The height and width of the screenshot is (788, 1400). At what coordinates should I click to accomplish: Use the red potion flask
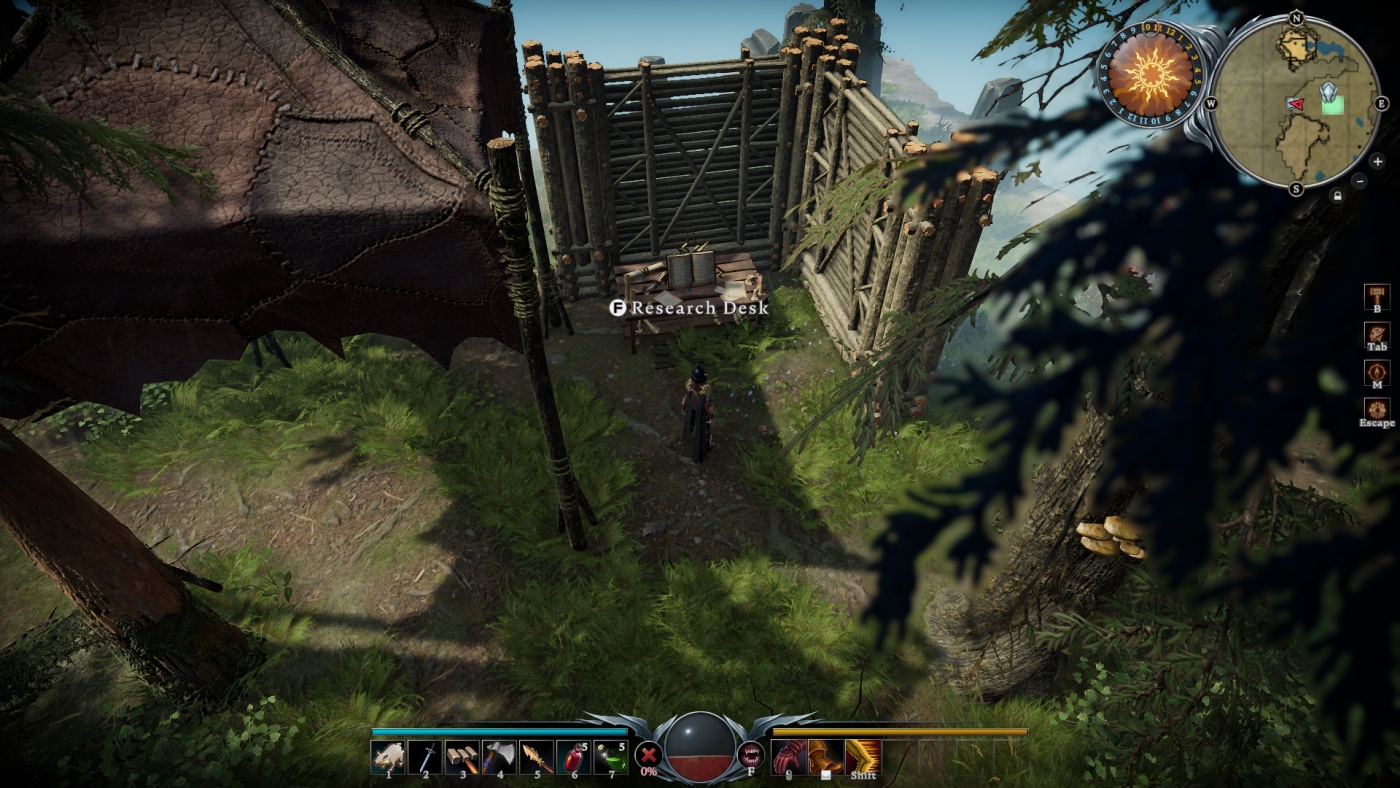click(x=573, y=757)
